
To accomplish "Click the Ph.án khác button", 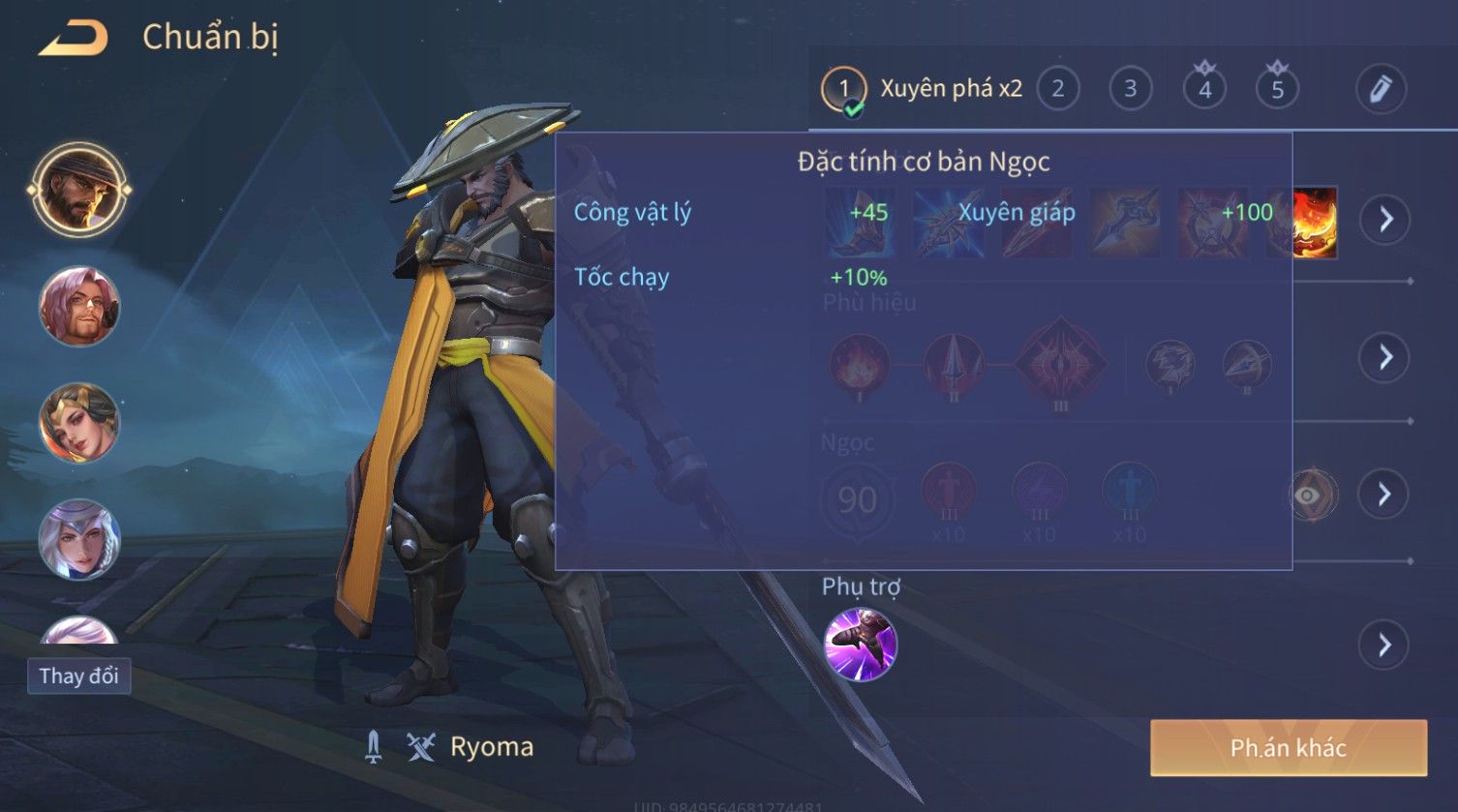I will 1288,747.
